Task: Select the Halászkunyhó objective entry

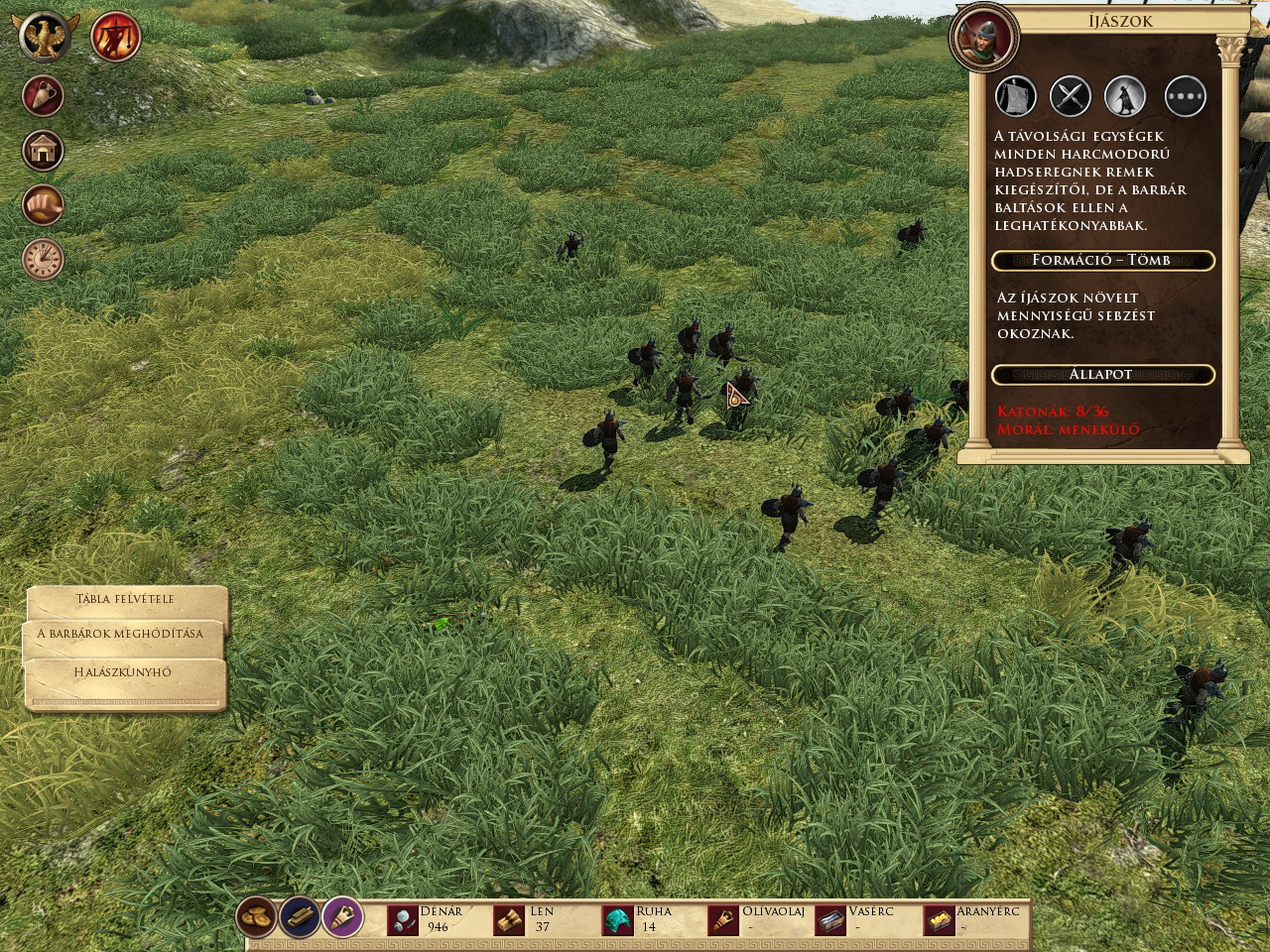Action: [x=123, y=672]
